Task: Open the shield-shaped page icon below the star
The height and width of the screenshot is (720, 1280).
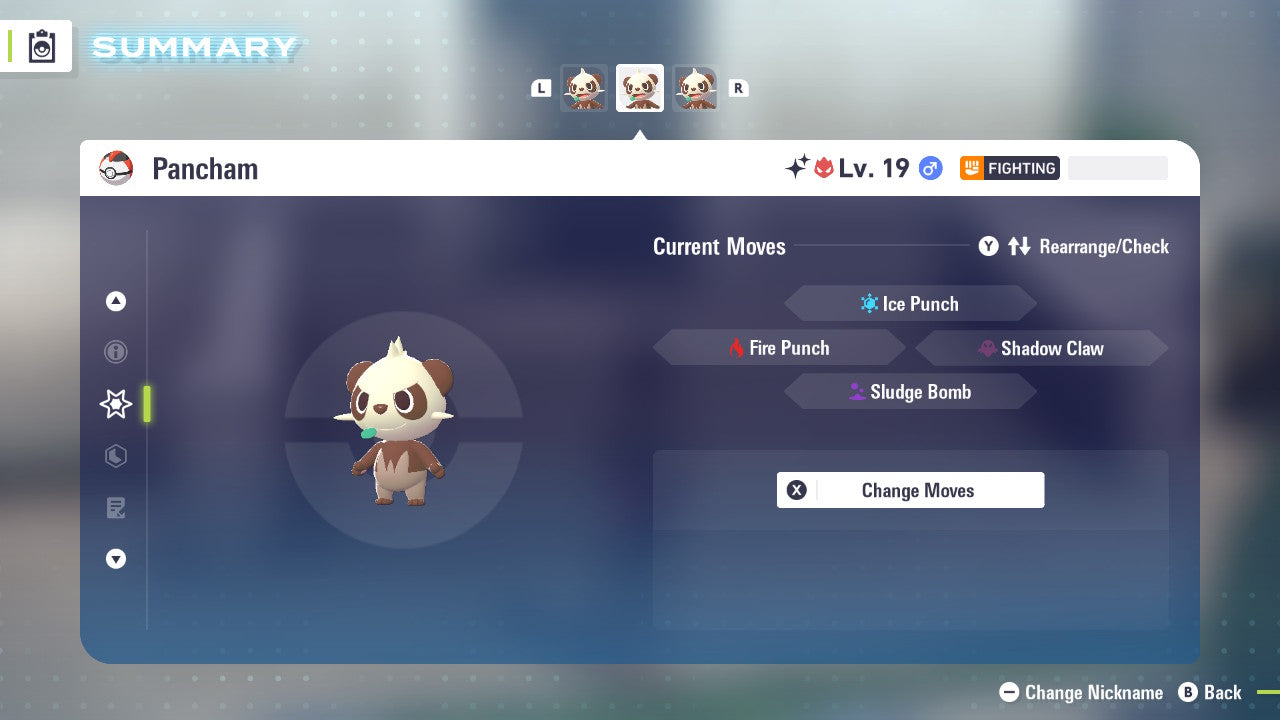Action: [116, 456]
